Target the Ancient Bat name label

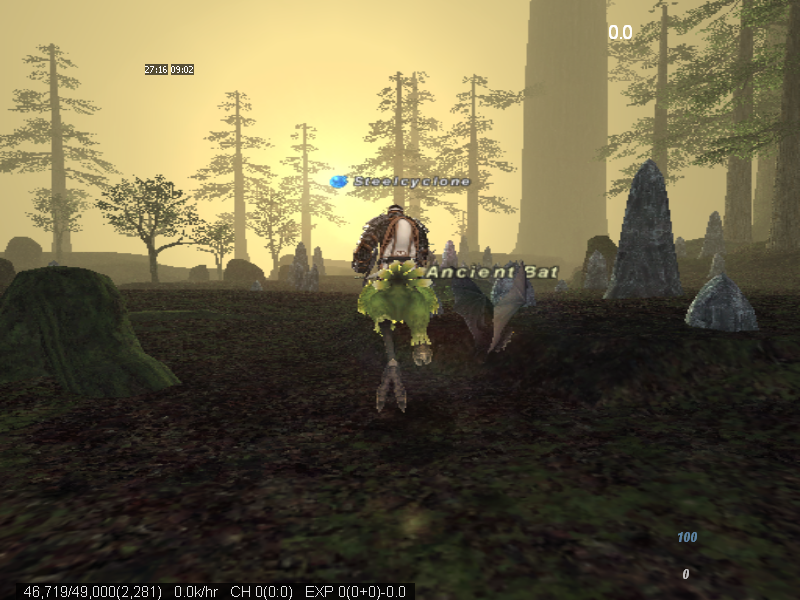tap(492, 272)
